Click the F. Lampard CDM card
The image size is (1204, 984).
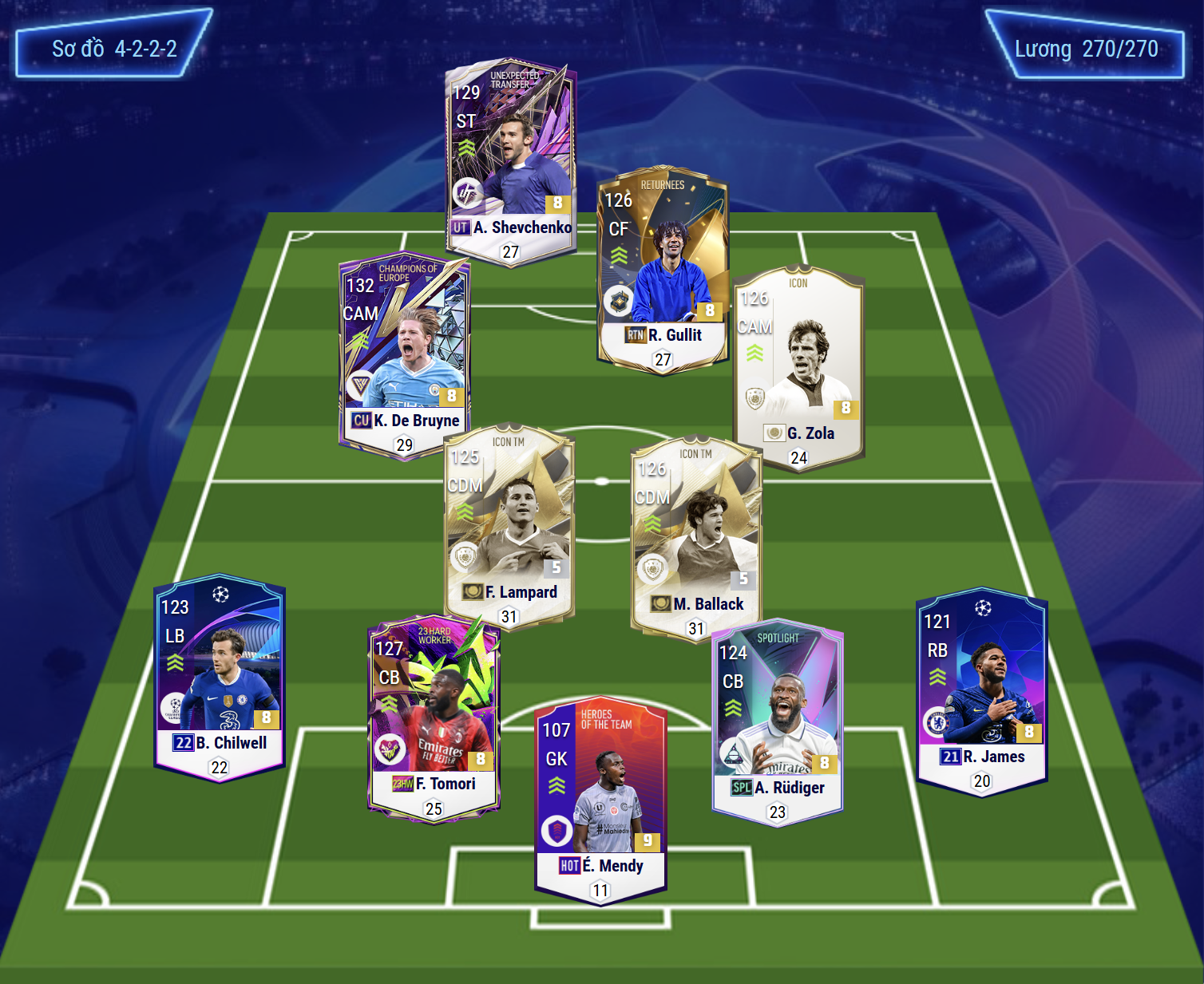(x=509, y=527)
